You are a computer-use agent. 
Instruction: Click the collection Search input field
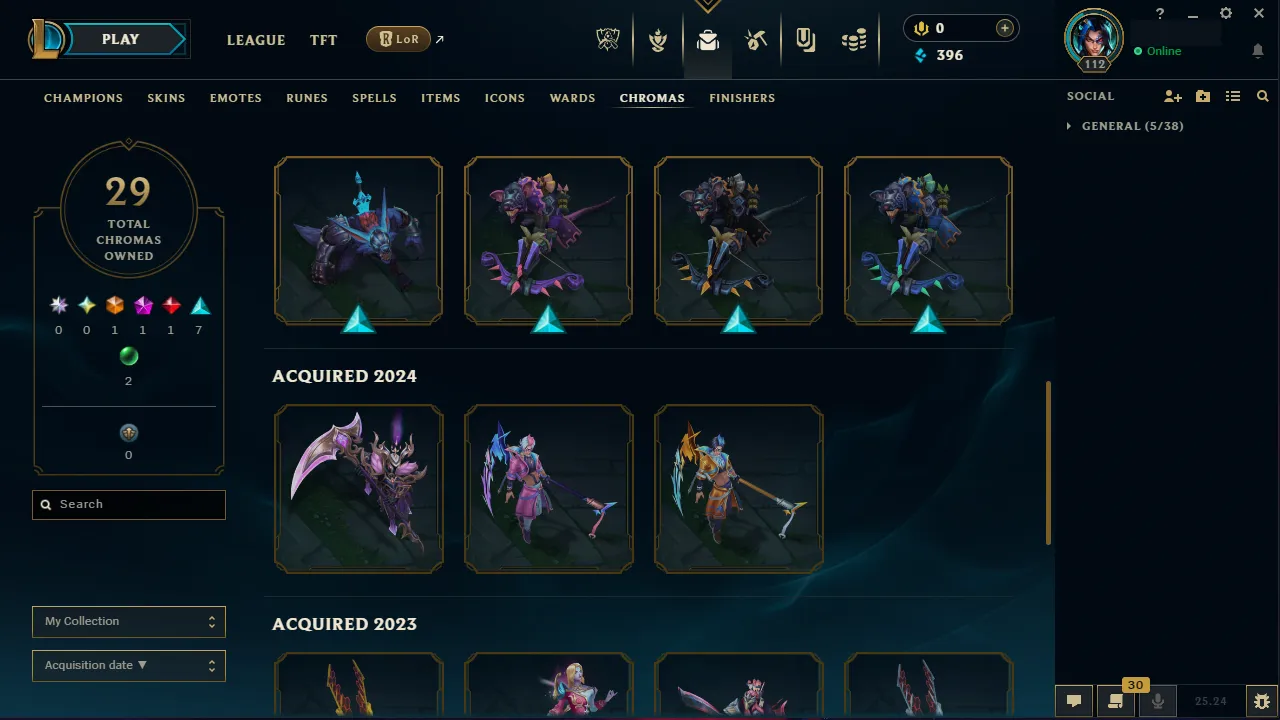(128, 504)
